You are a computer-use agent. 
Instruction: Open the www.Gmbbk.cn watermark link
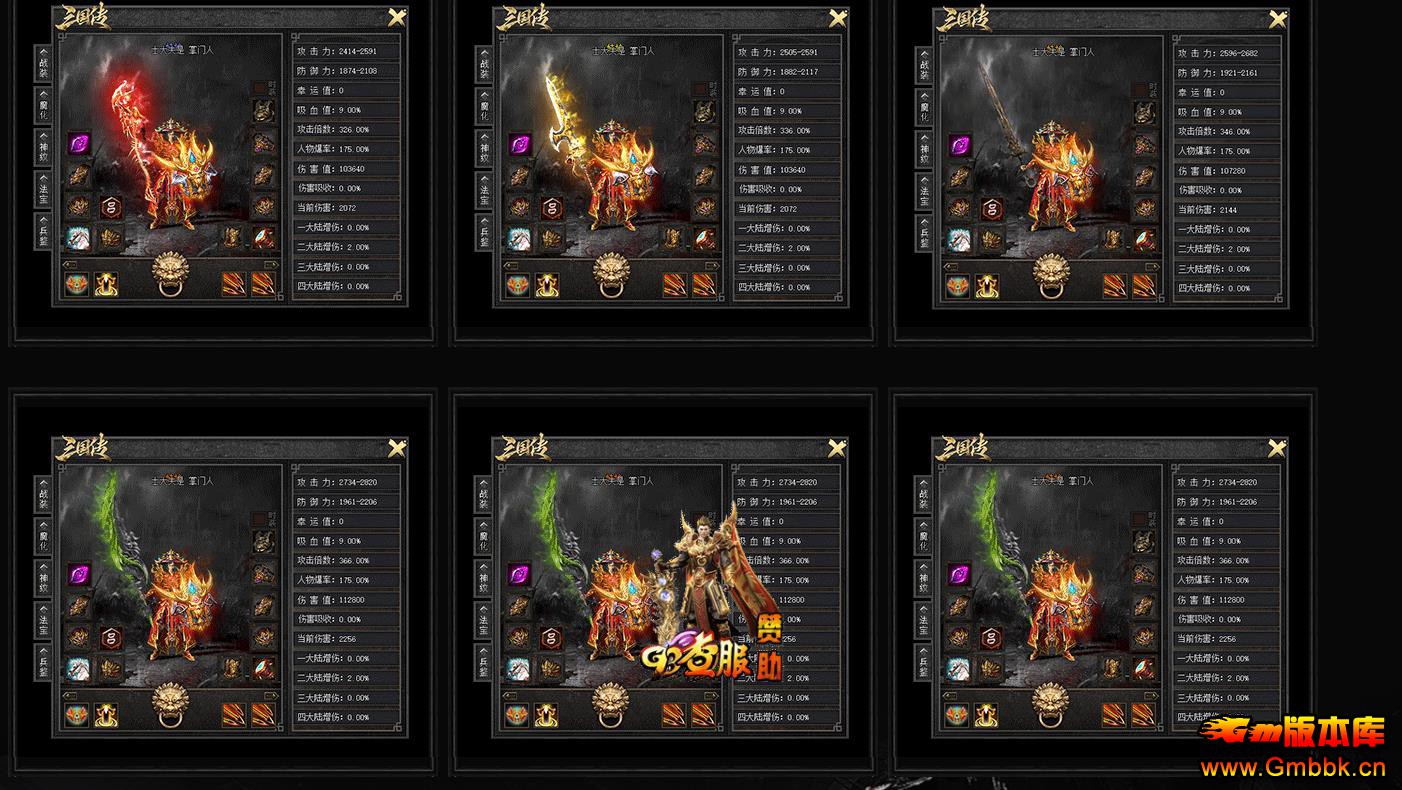pos(1292,768)
